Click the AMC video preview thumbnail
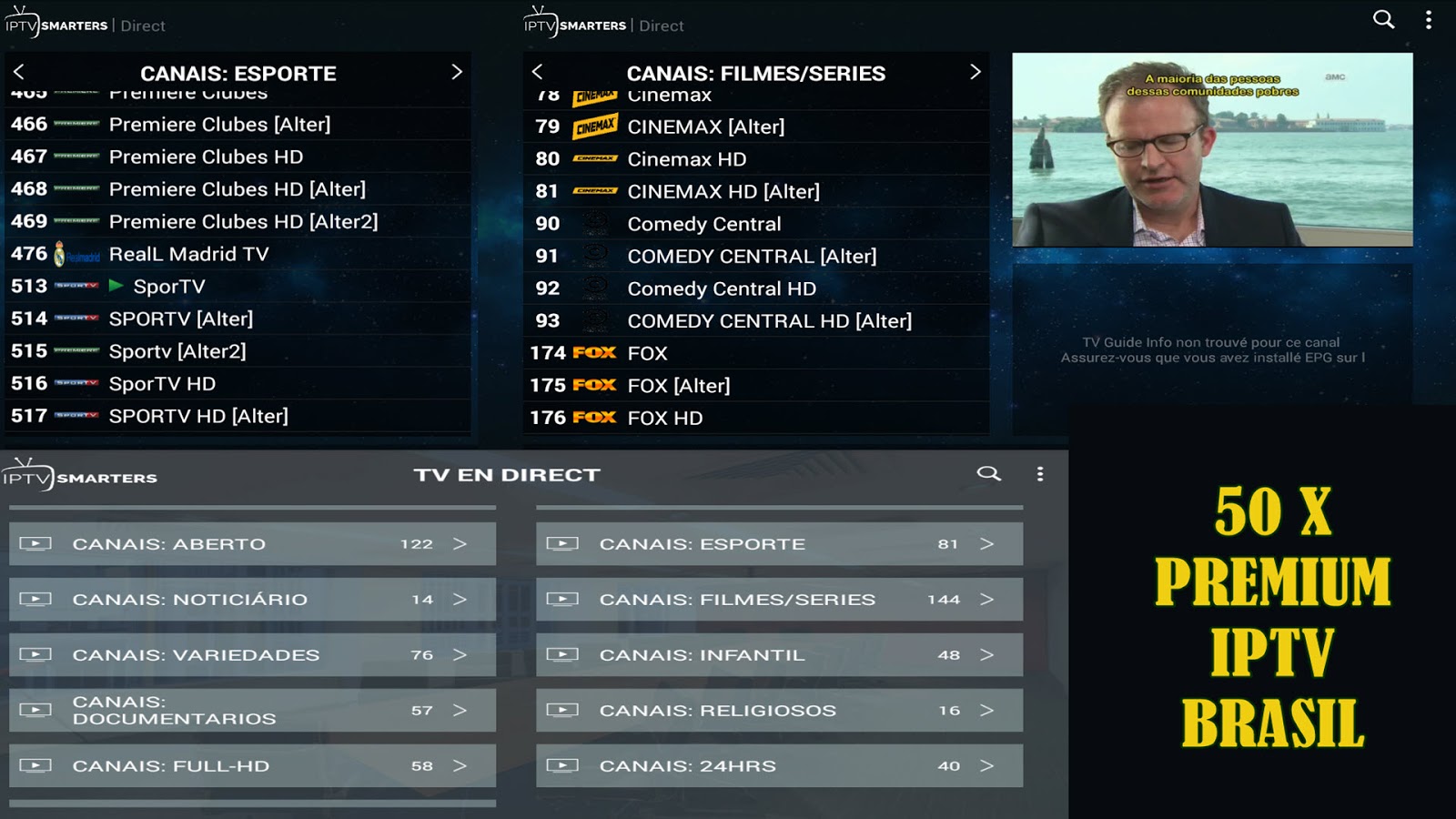This screenshot has width=1456, height=819. [x=1212, y=150]
